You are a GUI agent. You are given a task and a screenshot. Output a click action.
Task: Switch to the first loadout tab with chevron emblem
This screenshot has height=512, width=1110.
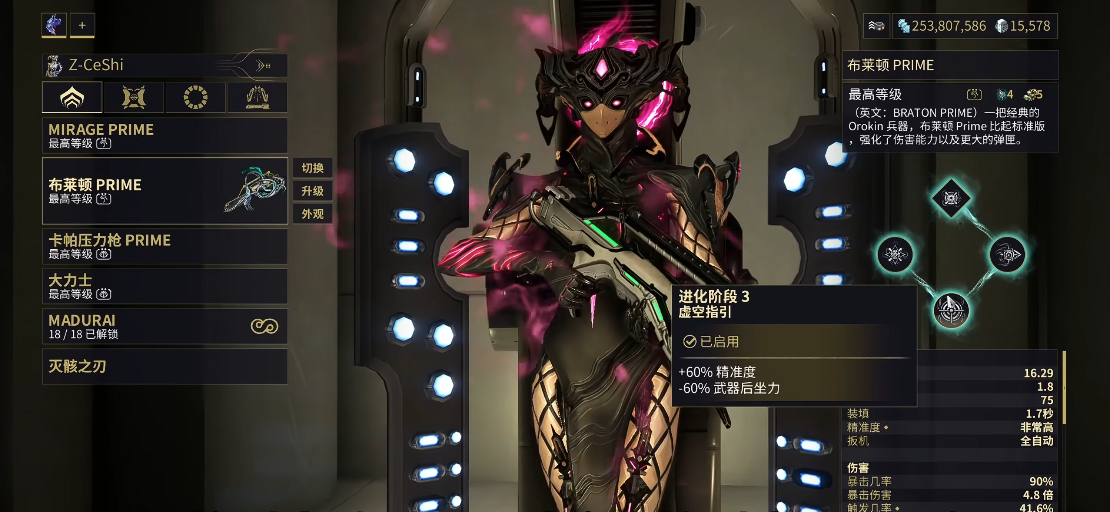tap(72, 97)
